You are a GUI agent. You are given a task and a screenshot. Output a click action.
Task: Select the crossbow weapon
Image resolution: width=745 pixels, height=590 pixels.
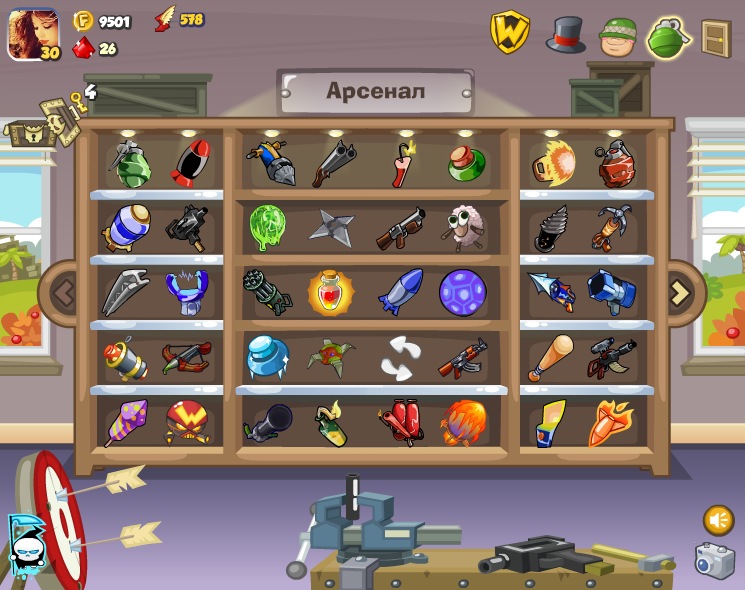tap(186, 357)
